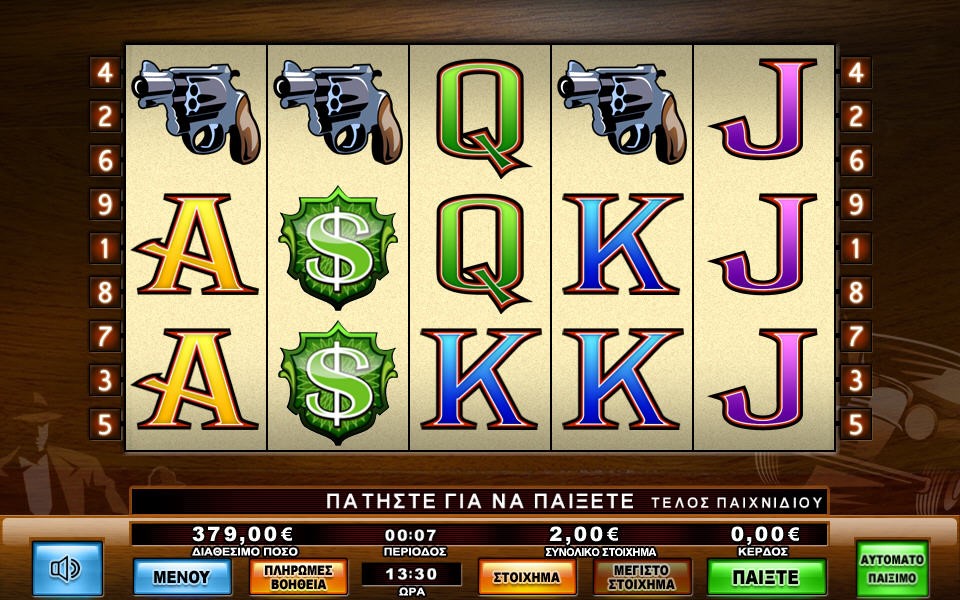960x600 pixels.
Task: Activate ΑΥΤΟΜΑΤΟ ΠΑΙΞΙΜΟ autoplay
Action: pyautogui.click(x=891, y=569)
